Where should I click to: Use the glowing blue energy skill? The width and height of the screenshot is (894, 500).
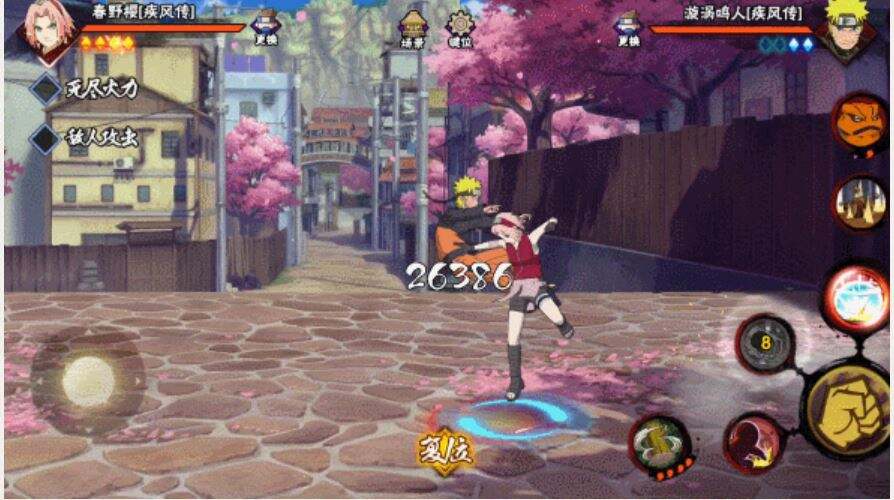(855, 296)
